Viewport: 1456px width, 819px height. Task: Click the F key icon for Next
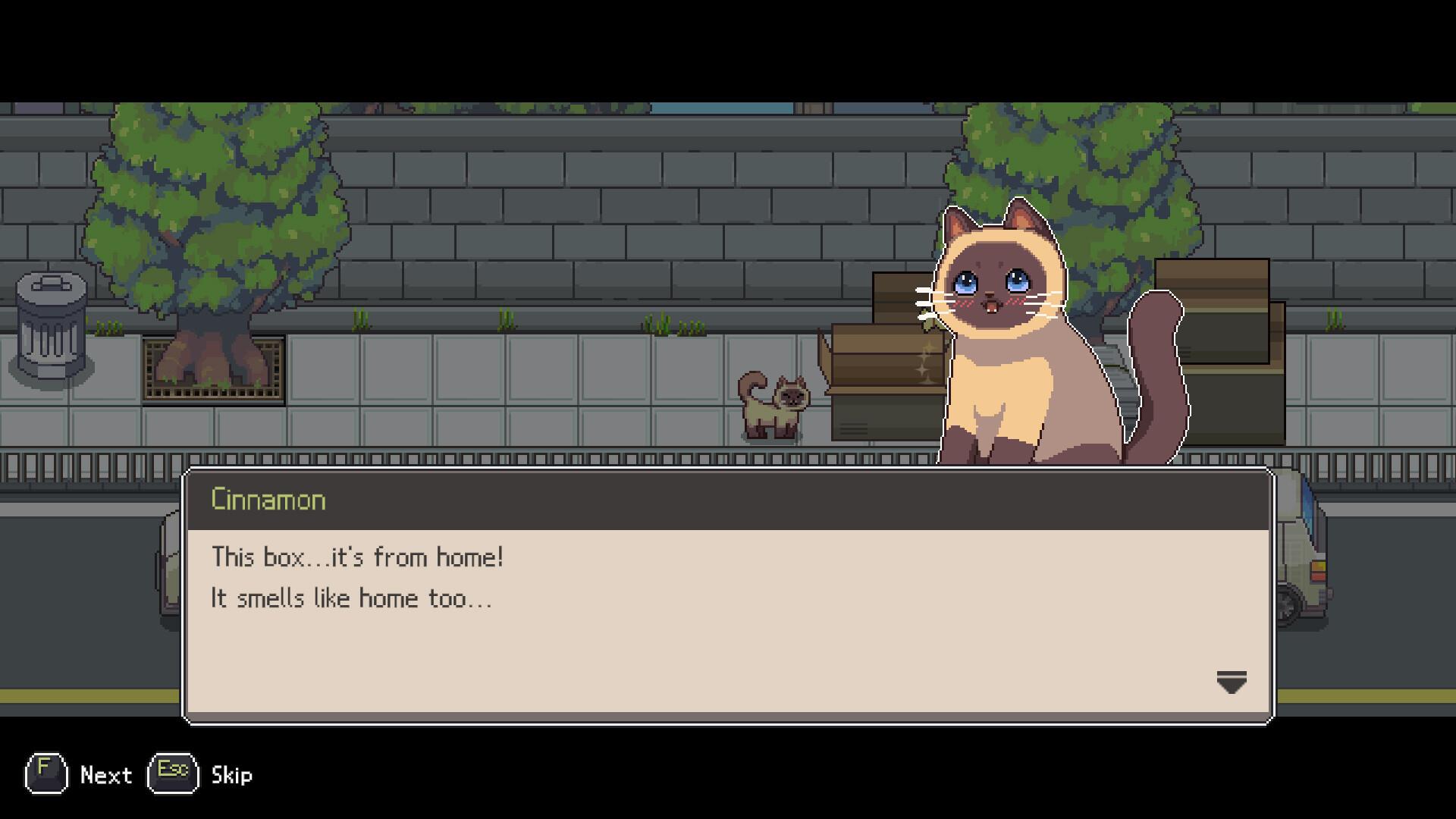tap(45, 775)
